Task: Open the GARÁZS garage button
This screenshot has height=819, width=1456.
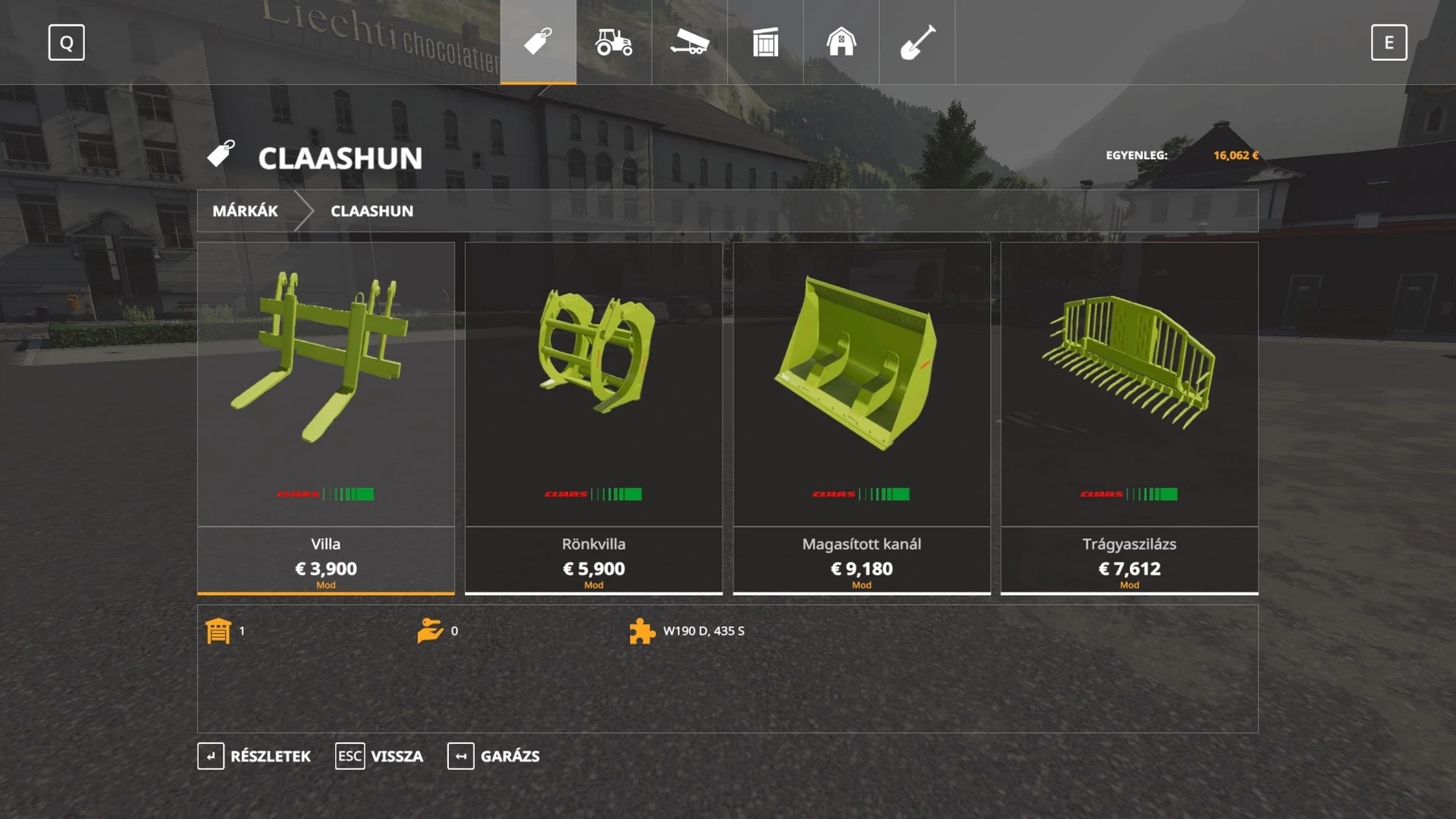Action: [x=493, y=756]
